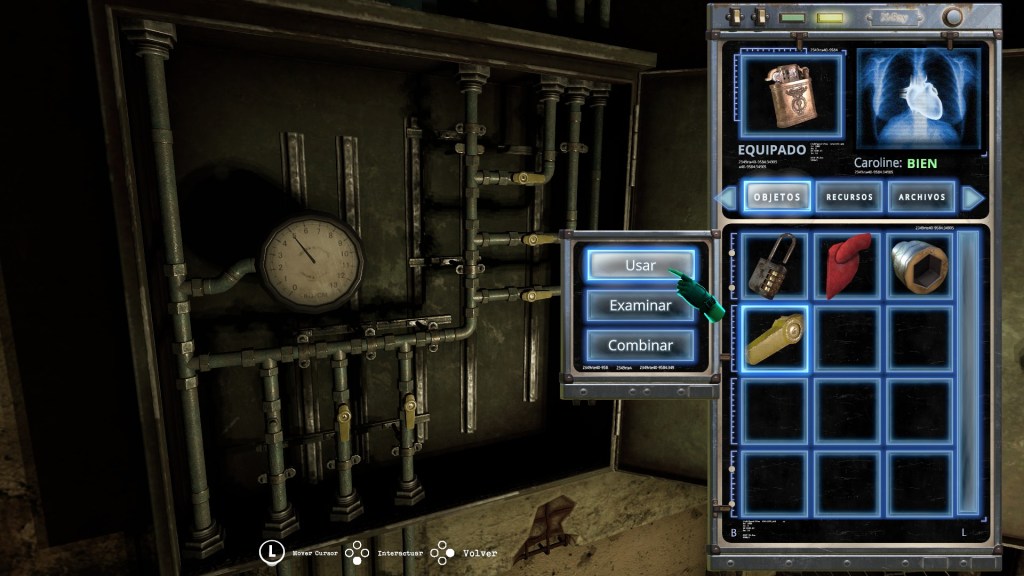This screenshot has width=1024, height=576.
Task: Select the Examinar option
Action: click(640, 305)
